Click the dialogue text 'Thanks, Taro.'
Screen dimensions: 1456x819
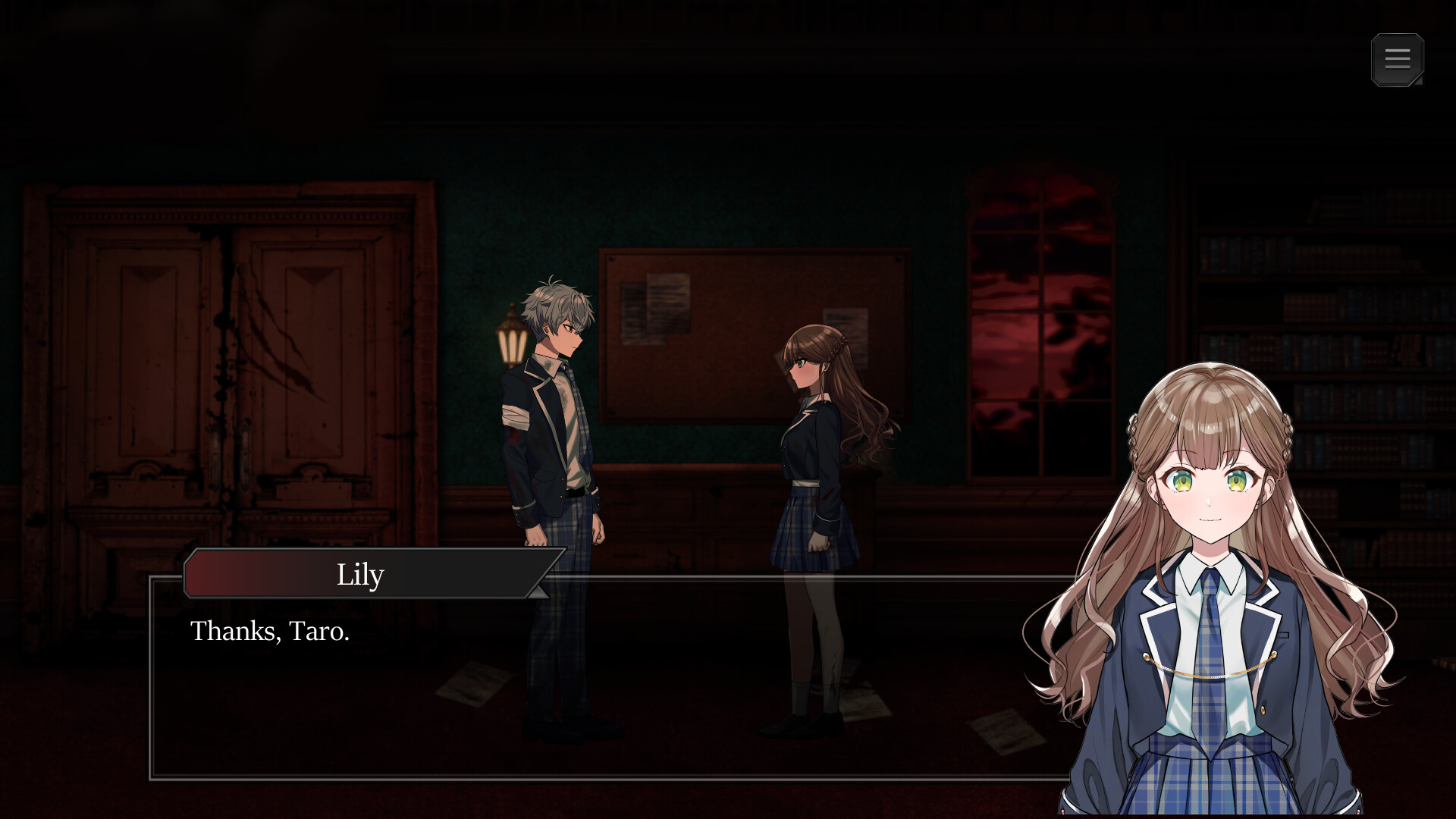271,632
